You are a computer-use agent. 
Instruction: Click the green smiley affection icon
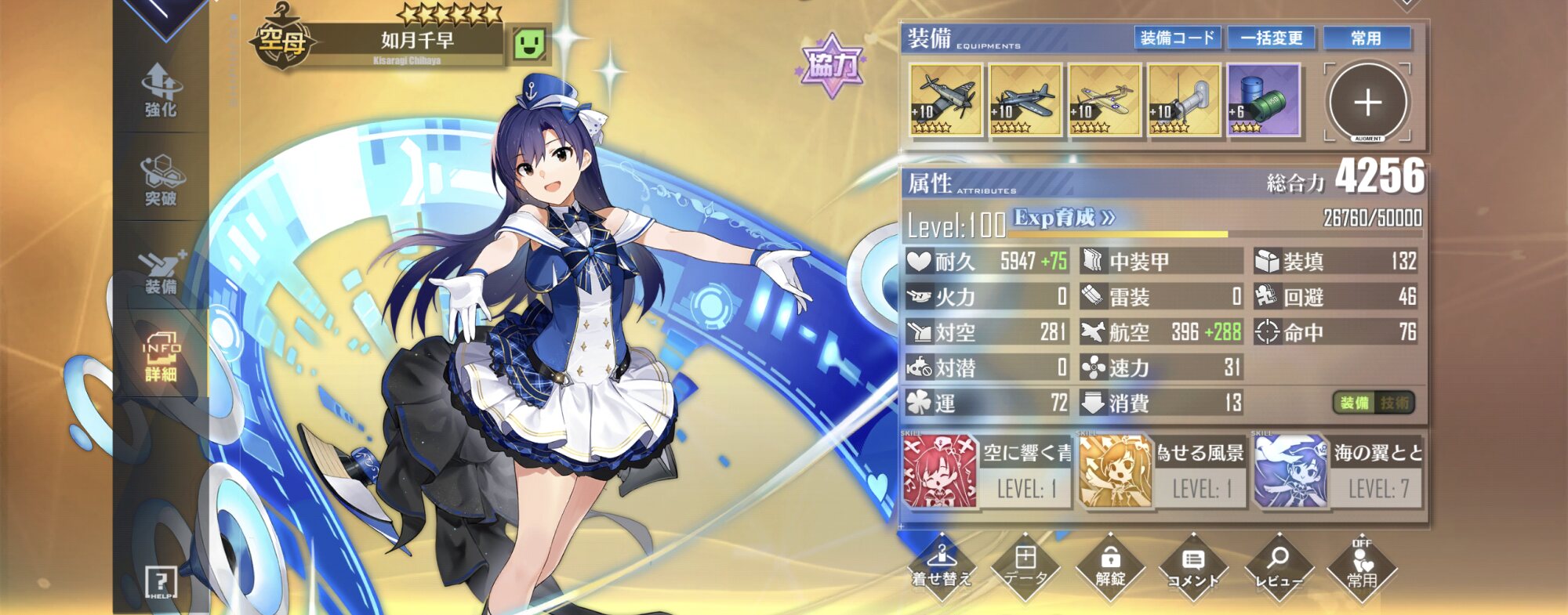click(x=528, y=44)
